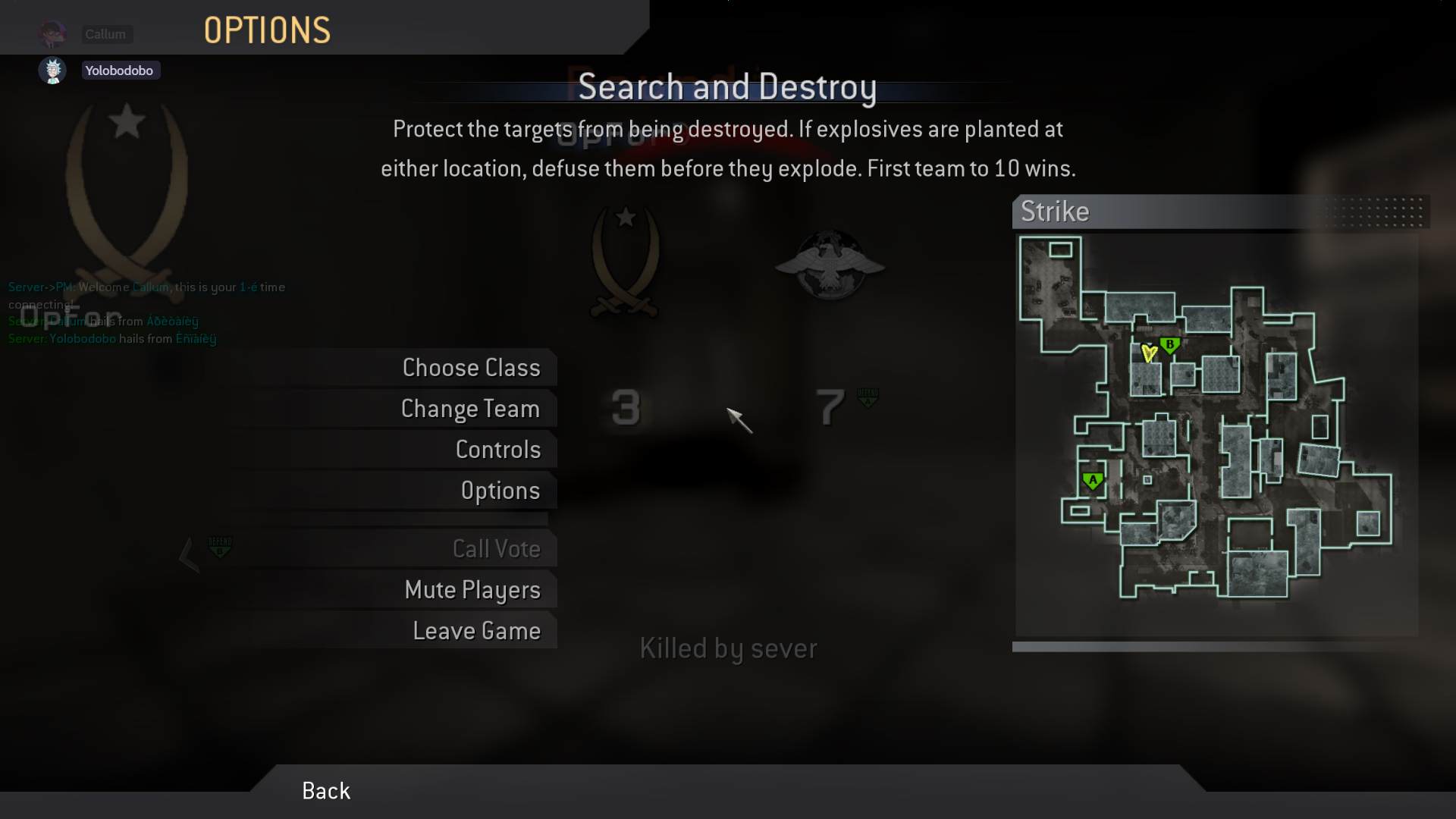Click the grayed-out Call Vote option
Image resolution: width=1456 pixels, height=819 pixels.
click(x=497, y=548)
